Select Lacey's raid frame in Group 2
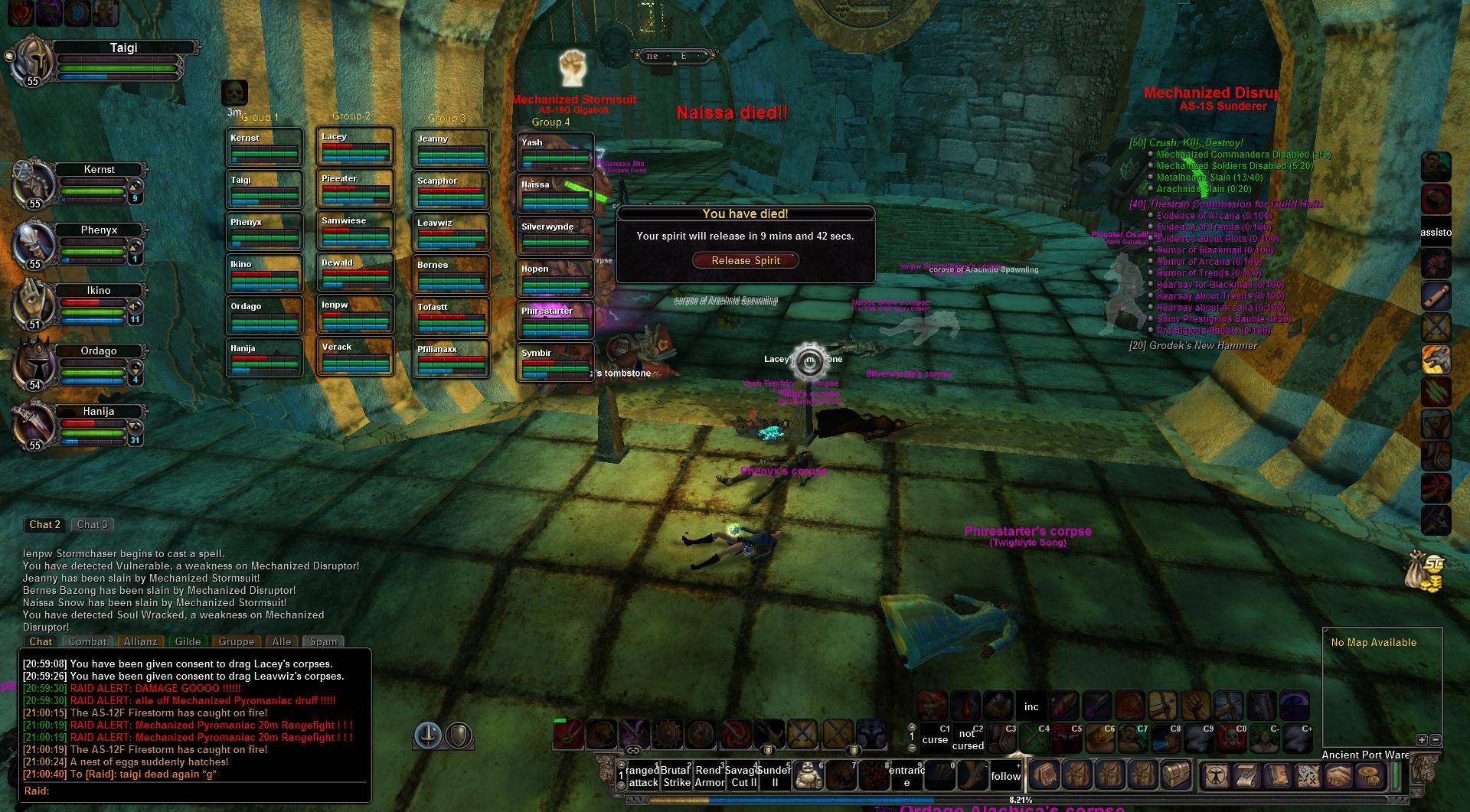This screenshot has height=812, width=1470. [354, 146]
